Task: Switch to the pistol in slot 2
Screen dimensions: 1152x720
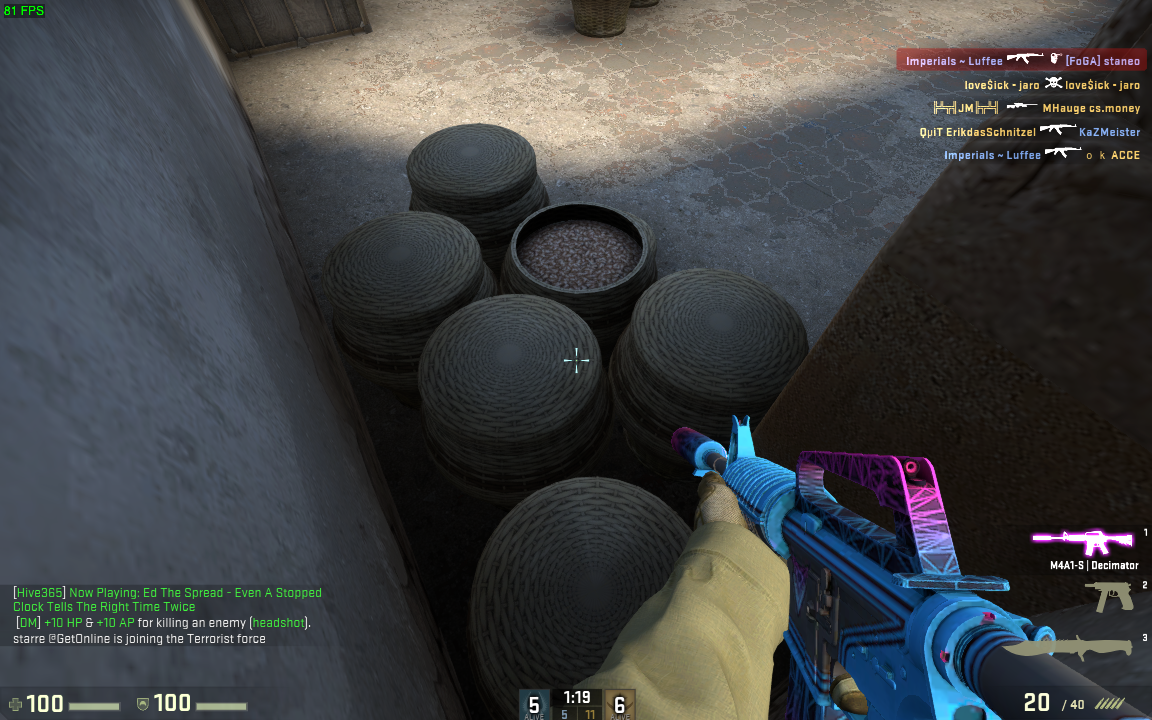Action: coord(1112,596)
